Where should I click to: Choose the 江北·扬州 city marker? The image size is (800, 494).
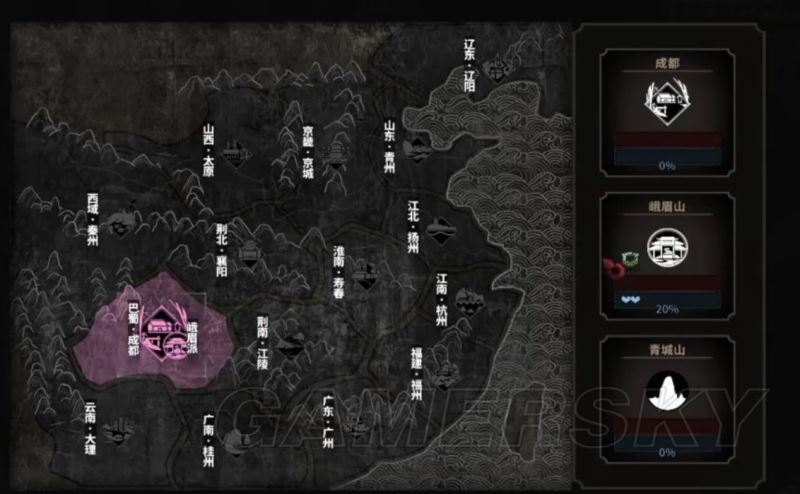coord(438,232)
